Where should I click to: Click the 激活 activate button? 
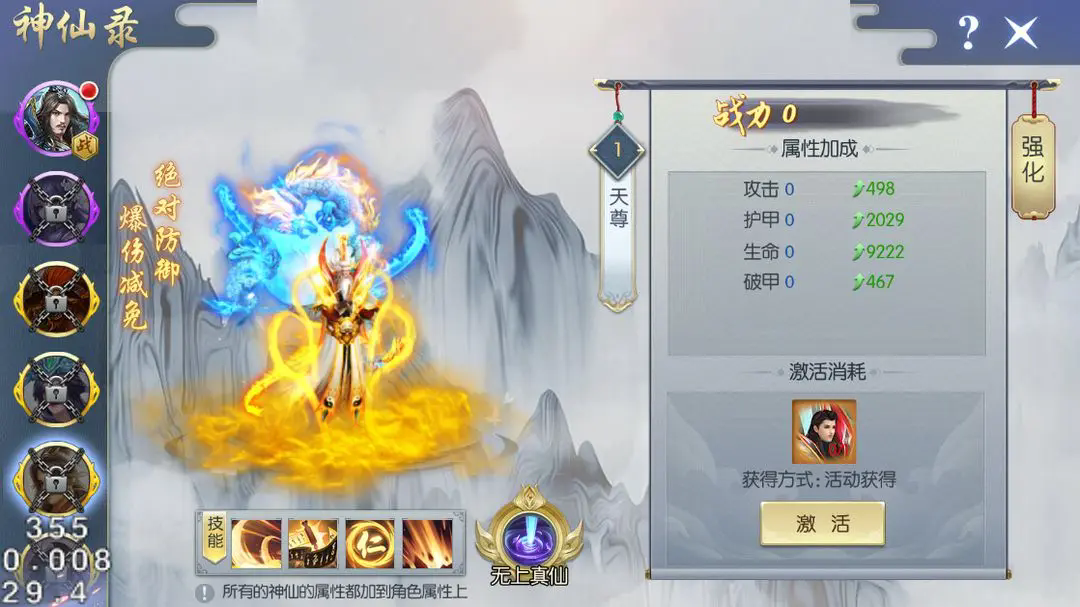pos(822,523)
